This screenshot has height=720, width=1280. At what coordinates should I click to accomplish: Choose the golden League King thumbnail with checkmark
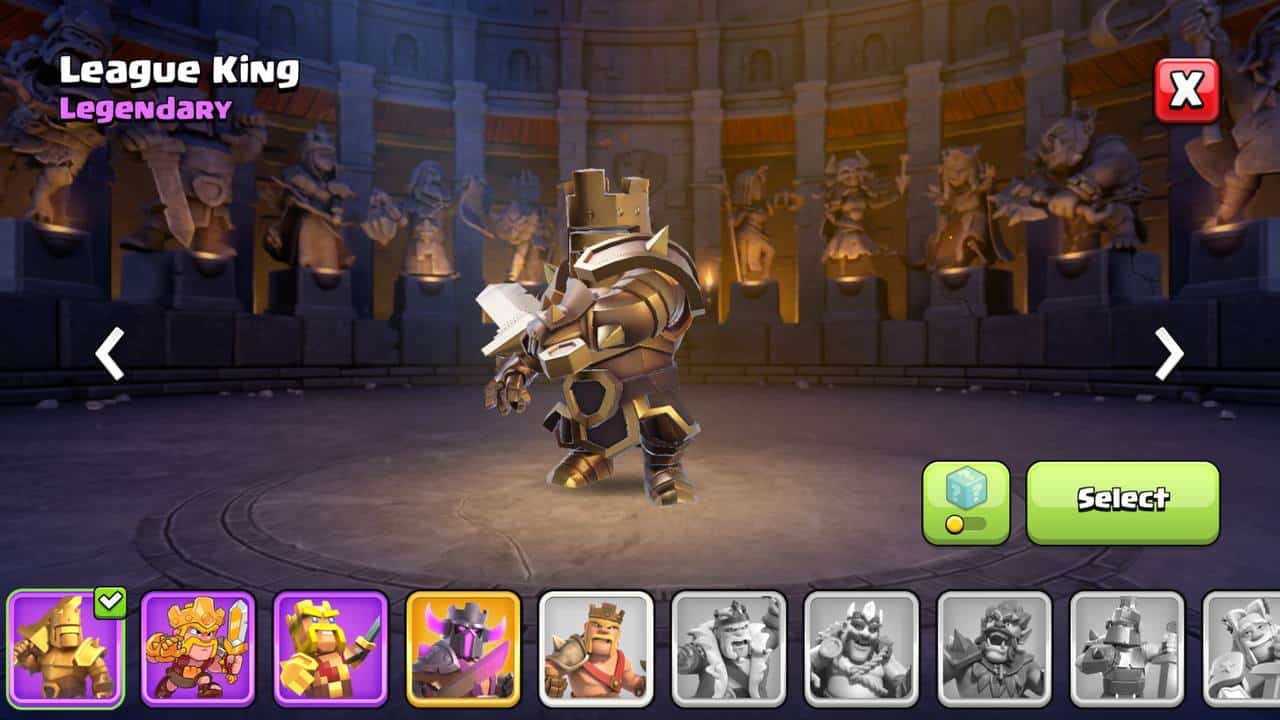(x=66, y=649)
